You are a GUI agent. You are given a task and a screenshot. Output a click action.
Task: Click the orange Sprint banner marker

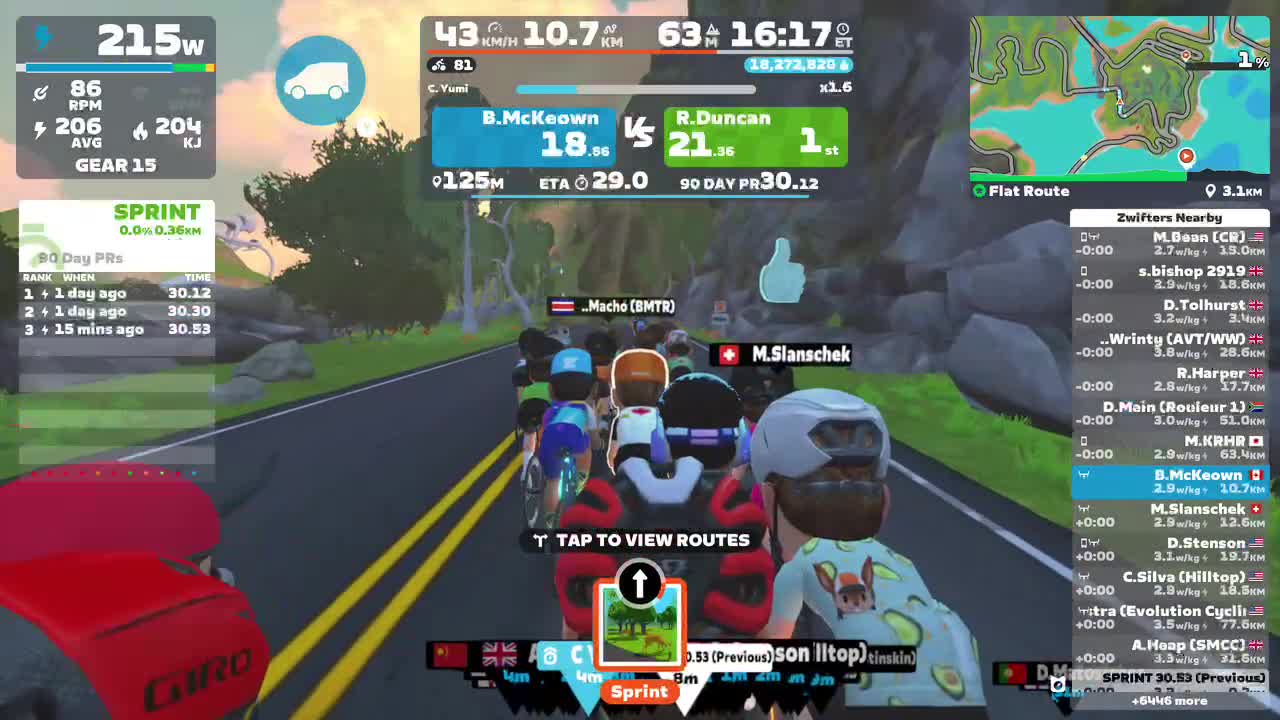pyautogui.click(x=639, y=692)
